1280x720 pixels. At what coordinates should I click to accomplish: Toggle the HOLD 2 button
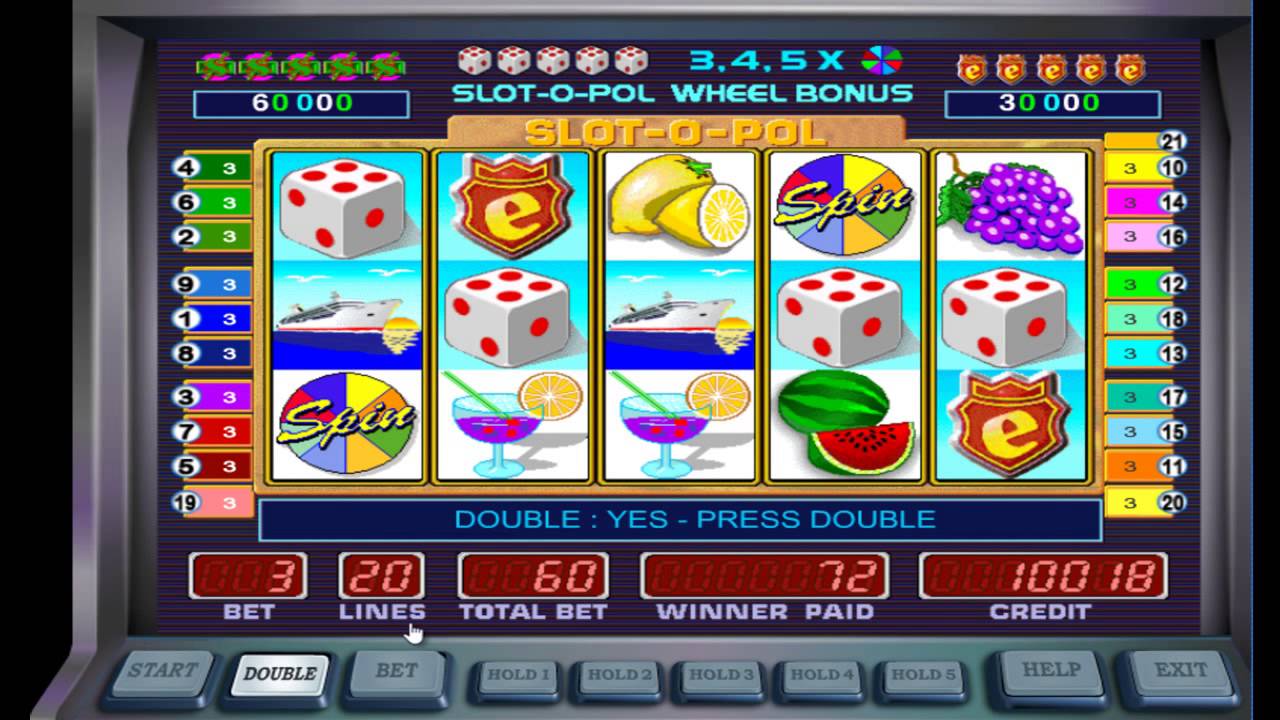tap(619, 675)
